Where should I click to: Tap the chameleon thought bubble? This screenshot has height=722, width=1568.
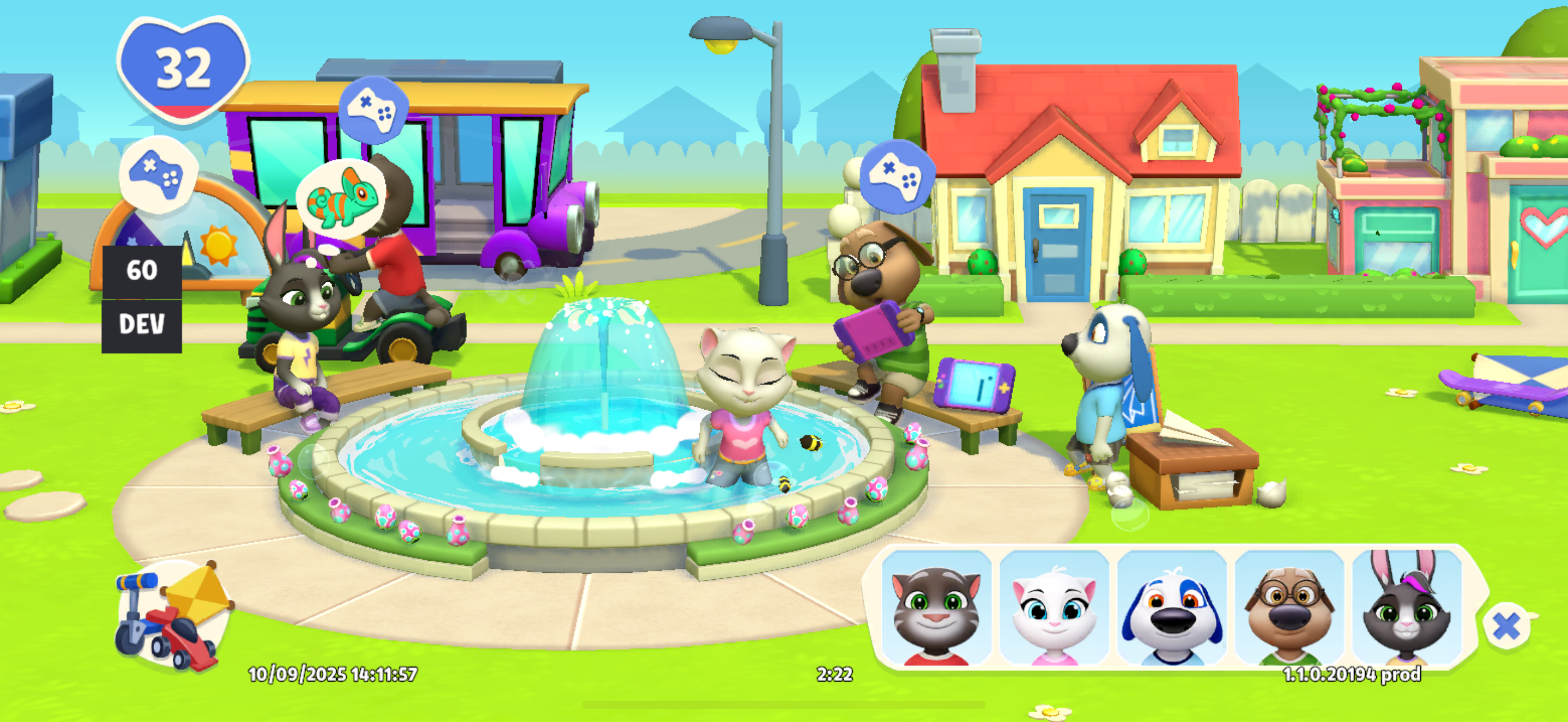point(342,196)
